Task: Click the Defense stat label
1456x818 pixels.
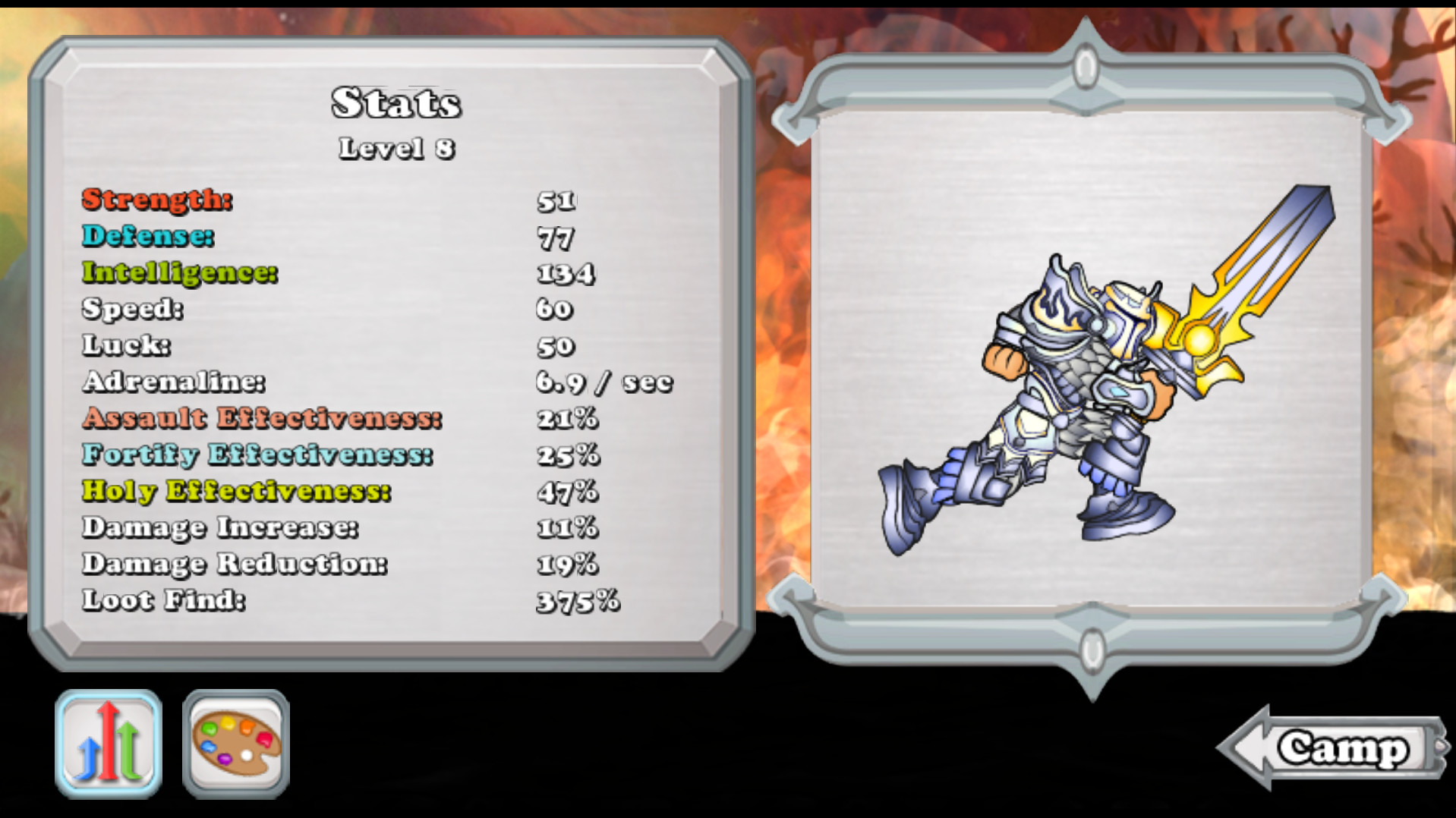Action: [x=146, y=237]
